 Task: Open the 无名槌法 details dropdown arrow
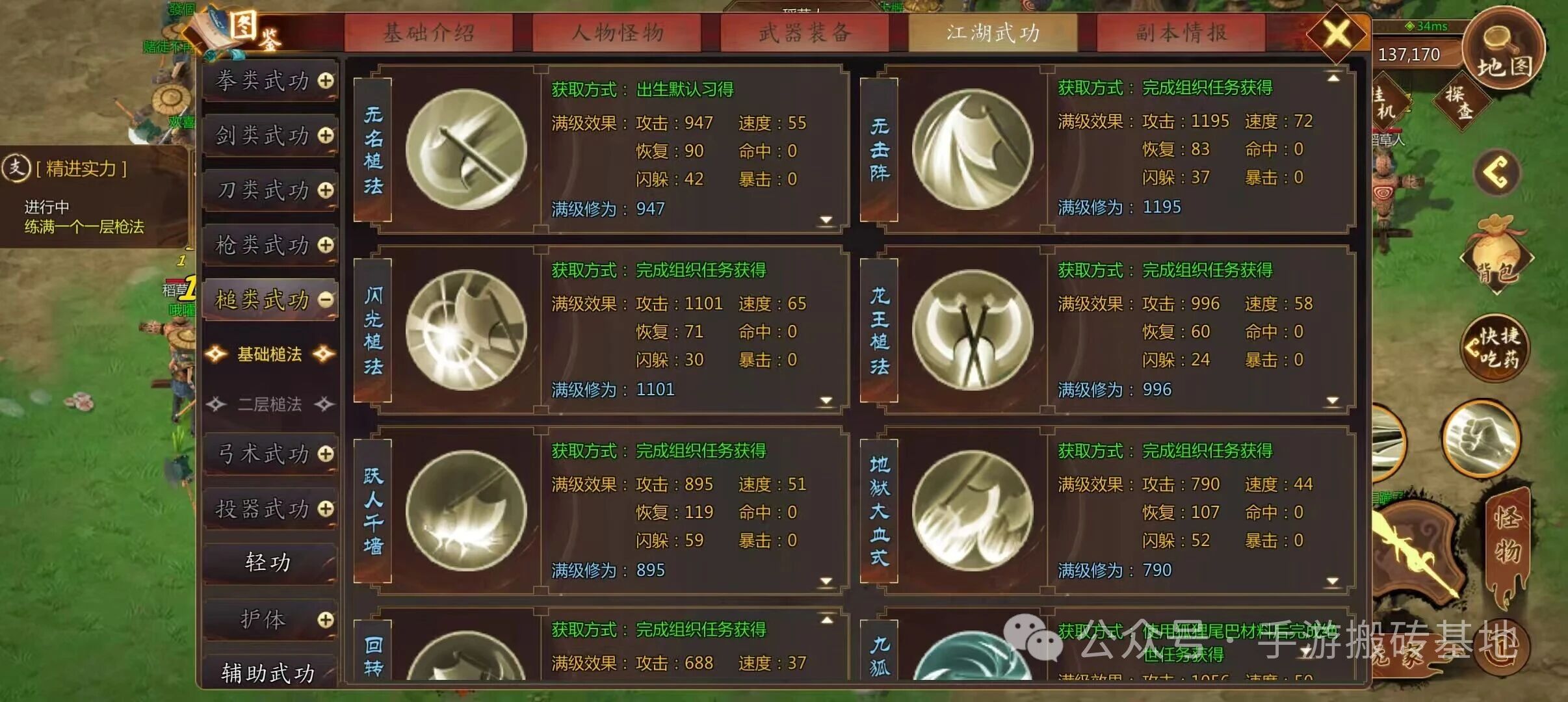tap(827, 221)
